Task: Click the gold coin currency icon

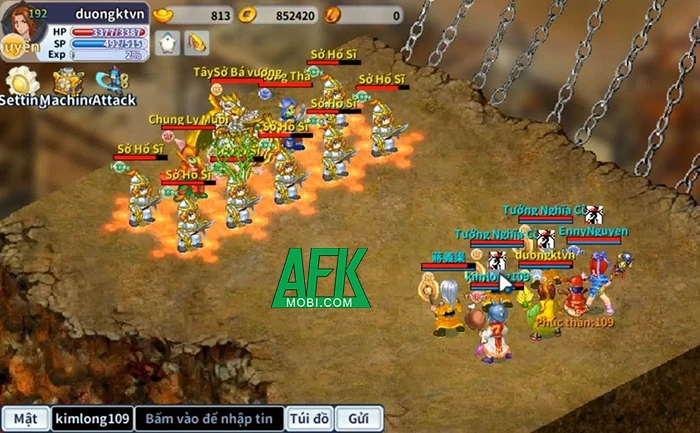Action: [x=253, y=14]
